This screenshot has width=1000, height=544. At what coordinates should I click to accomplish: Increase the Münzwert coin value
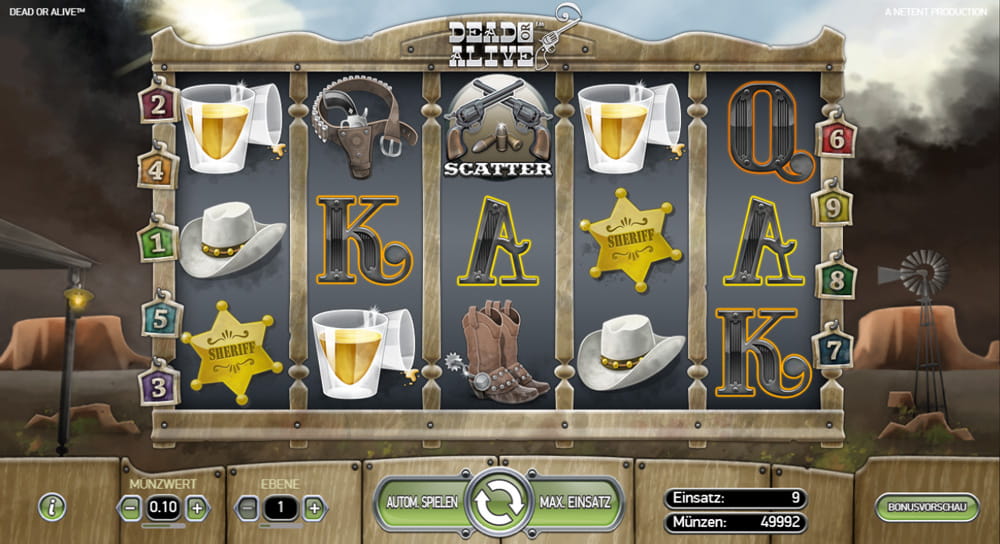tap(197, 508)
